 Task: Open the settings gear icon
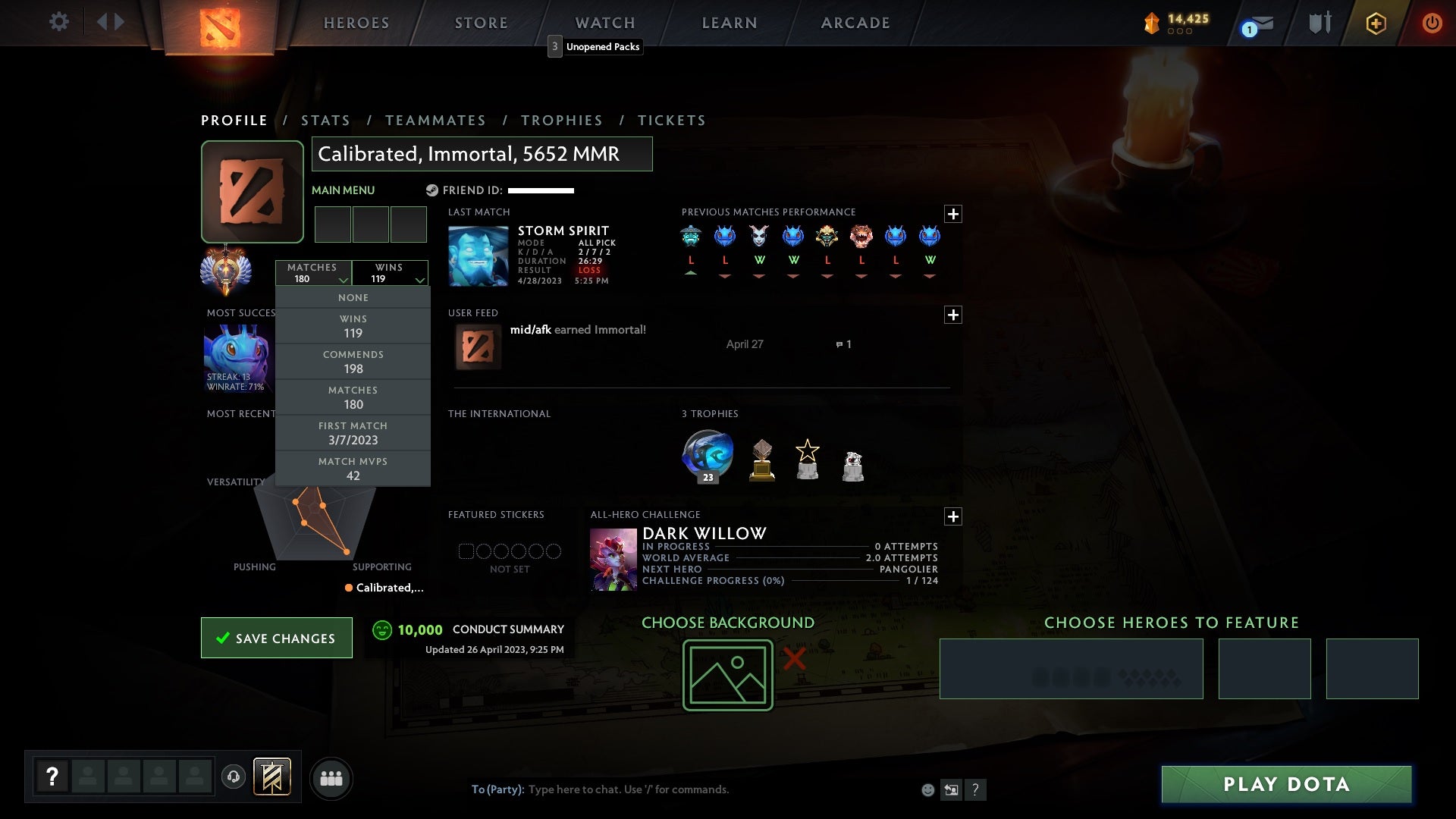(x=59, y=22)
